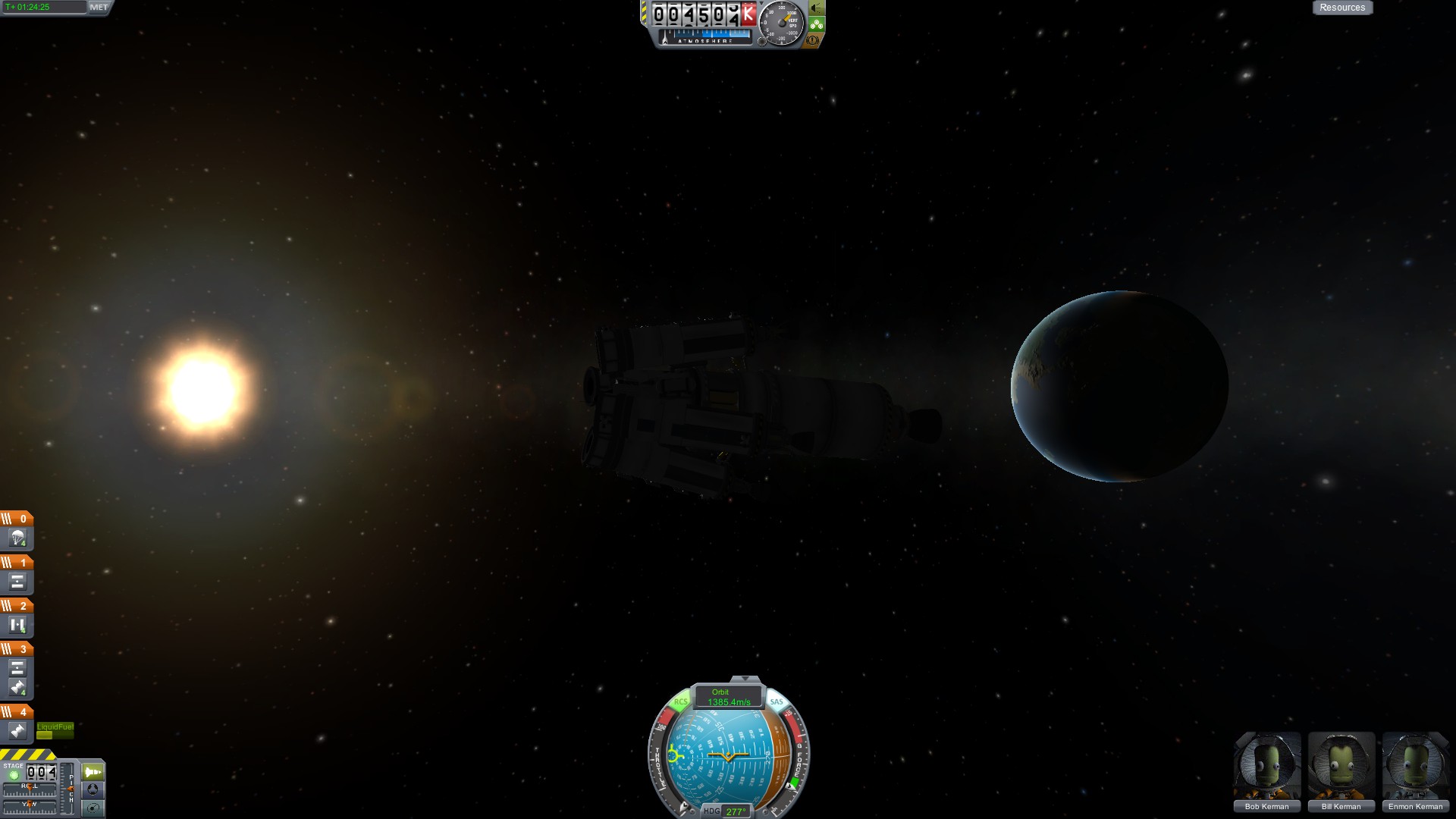The width and height of the screenshot is (1456, 819).
Task: Select Bob Kerman's crew portrait
Action: (1267, 766)
